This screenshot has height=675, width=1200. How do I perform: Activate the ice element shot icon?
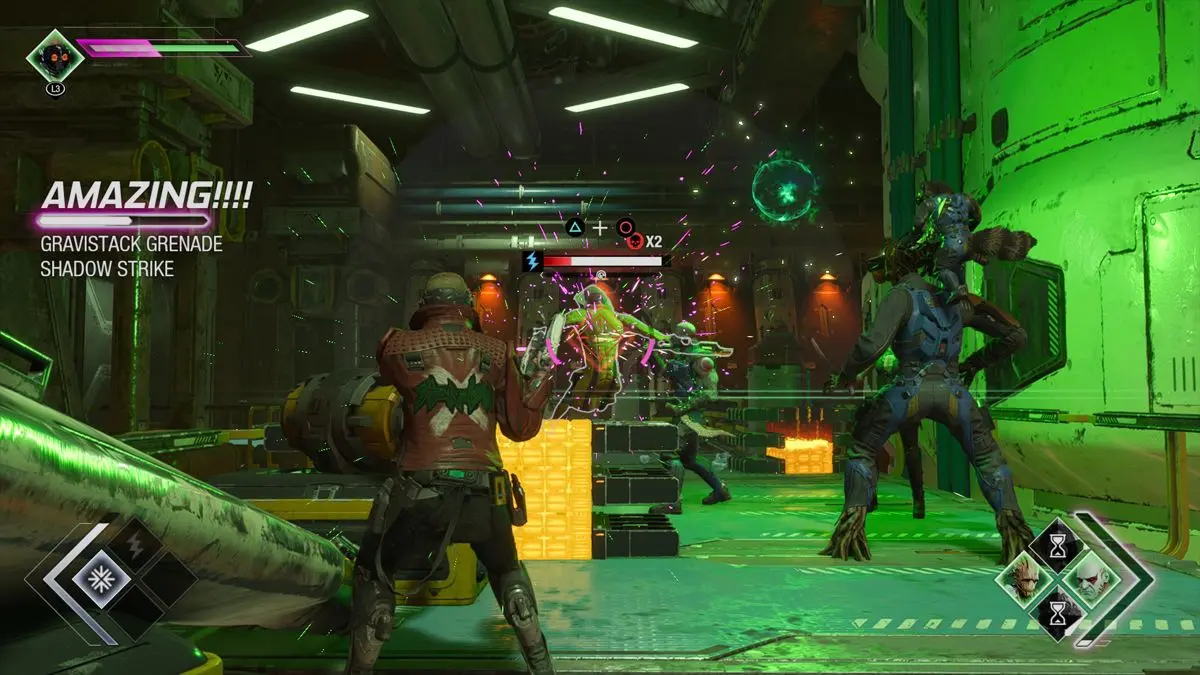point(99,579)
